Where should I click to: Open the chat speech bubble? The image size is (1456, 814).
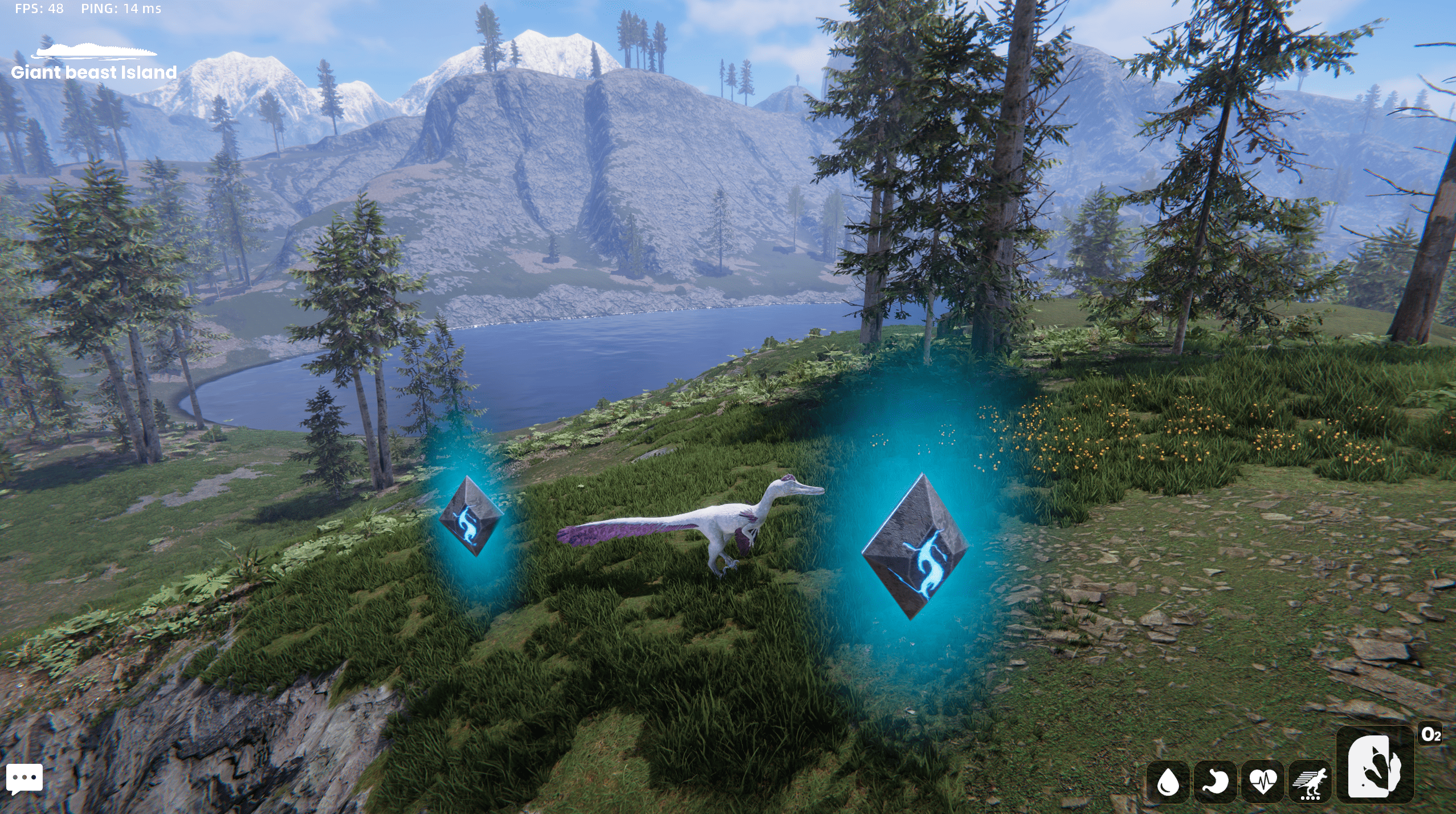tap(24, 778)
